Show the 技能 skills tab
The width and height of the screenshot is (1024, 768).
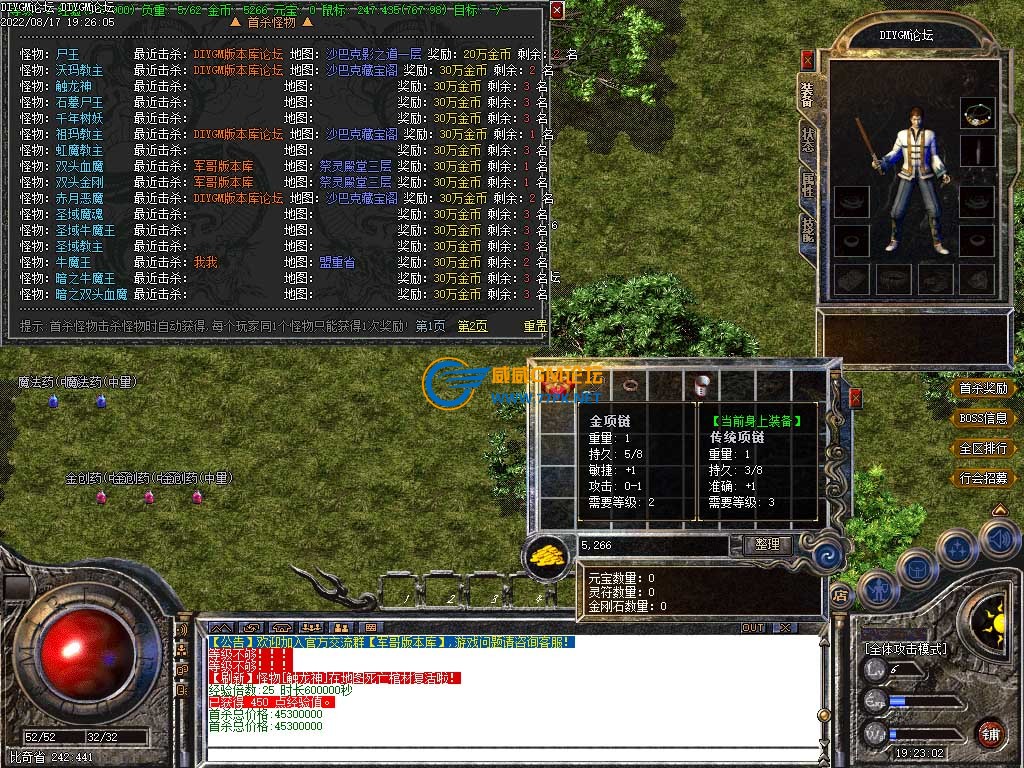coord(807,231)
